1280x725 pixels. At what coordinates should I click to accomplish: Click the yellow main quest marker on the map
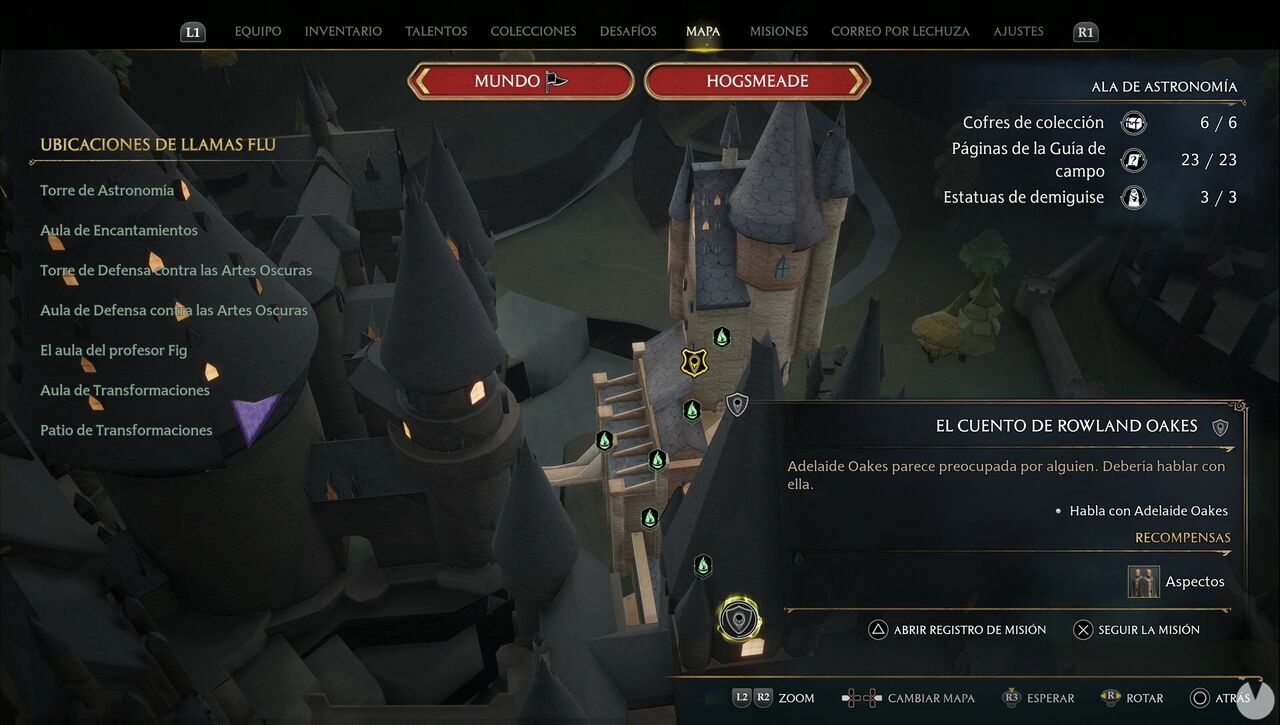pos(694,362)
